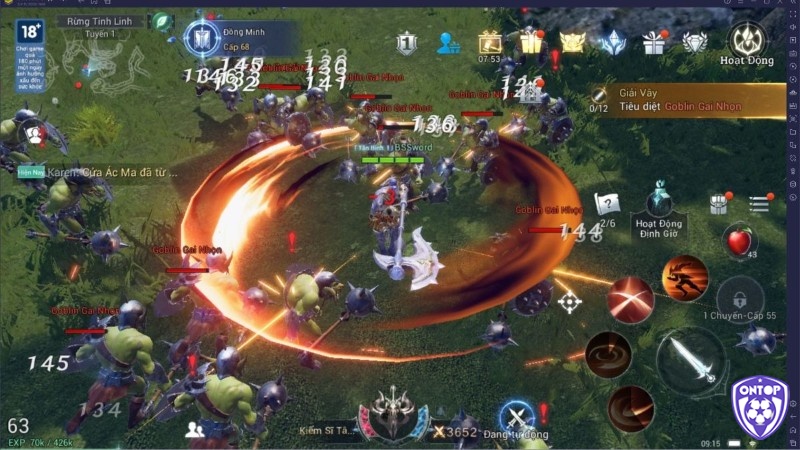This screenshot has height=450, width=800.
Task: Open the three-line list menu
Action: 759,204
